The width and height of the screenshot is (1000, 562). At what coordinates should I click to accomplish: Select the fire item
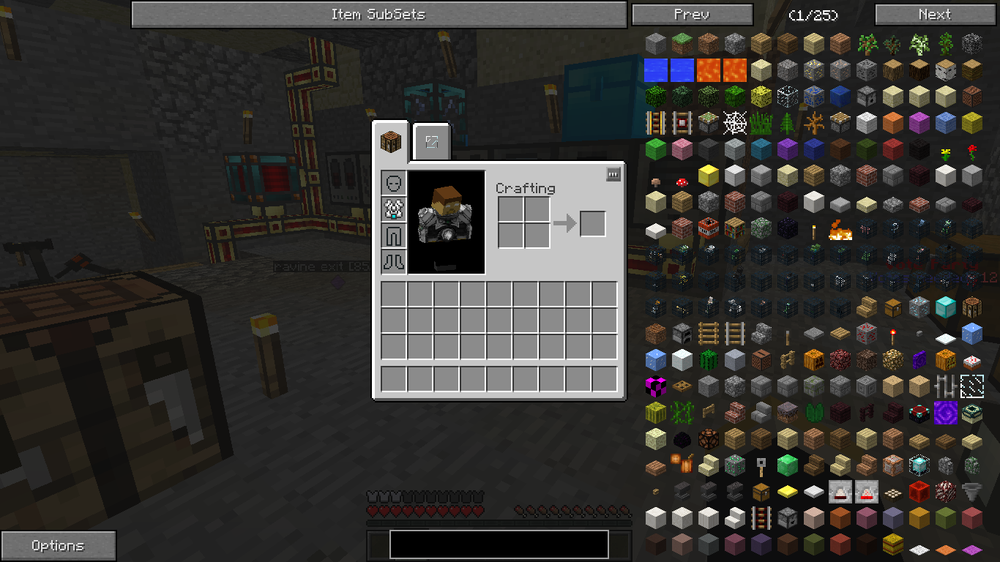(839, 230)
